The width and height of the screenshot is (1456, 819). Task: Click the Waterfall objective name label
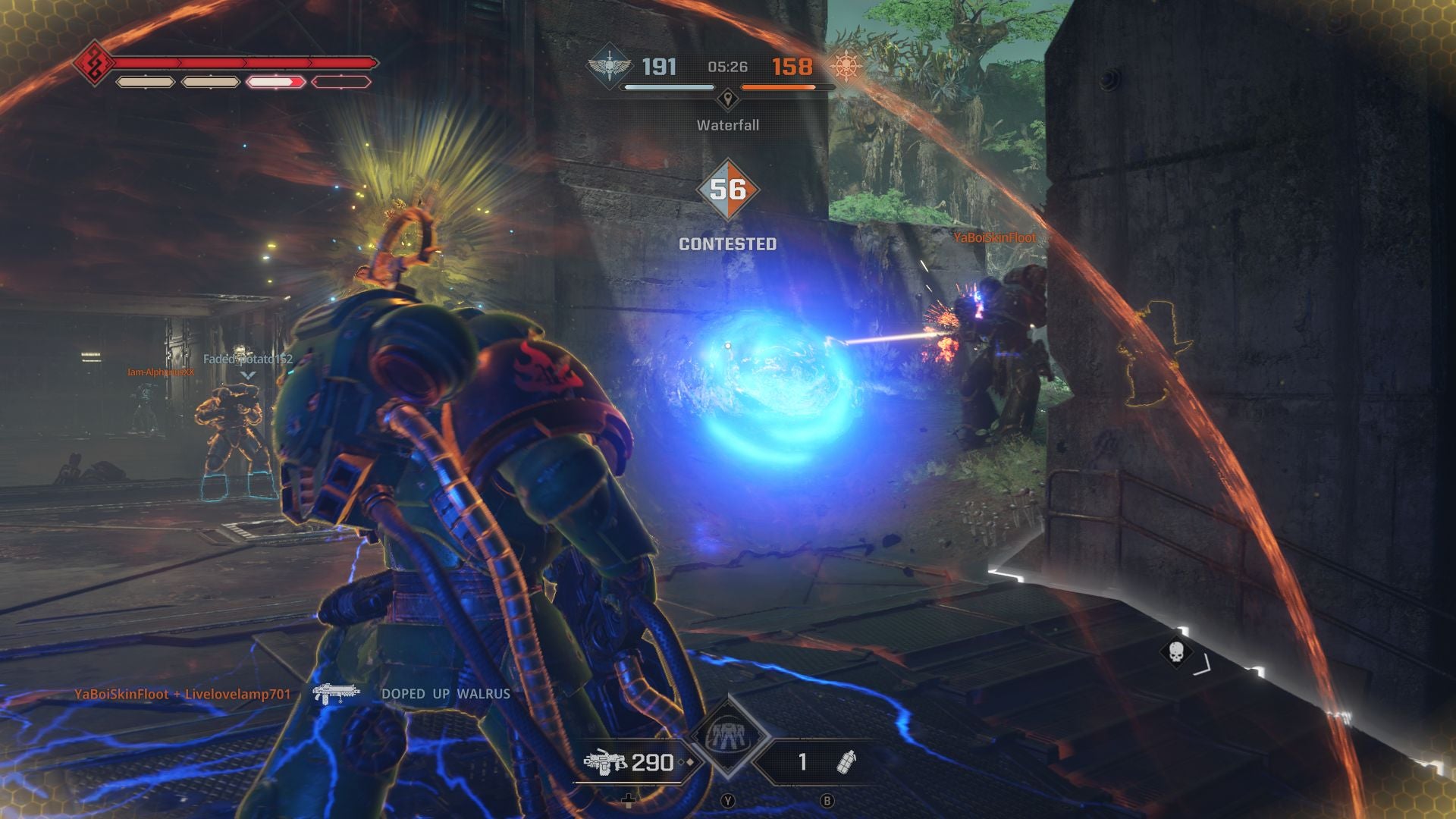coord(726,125)
